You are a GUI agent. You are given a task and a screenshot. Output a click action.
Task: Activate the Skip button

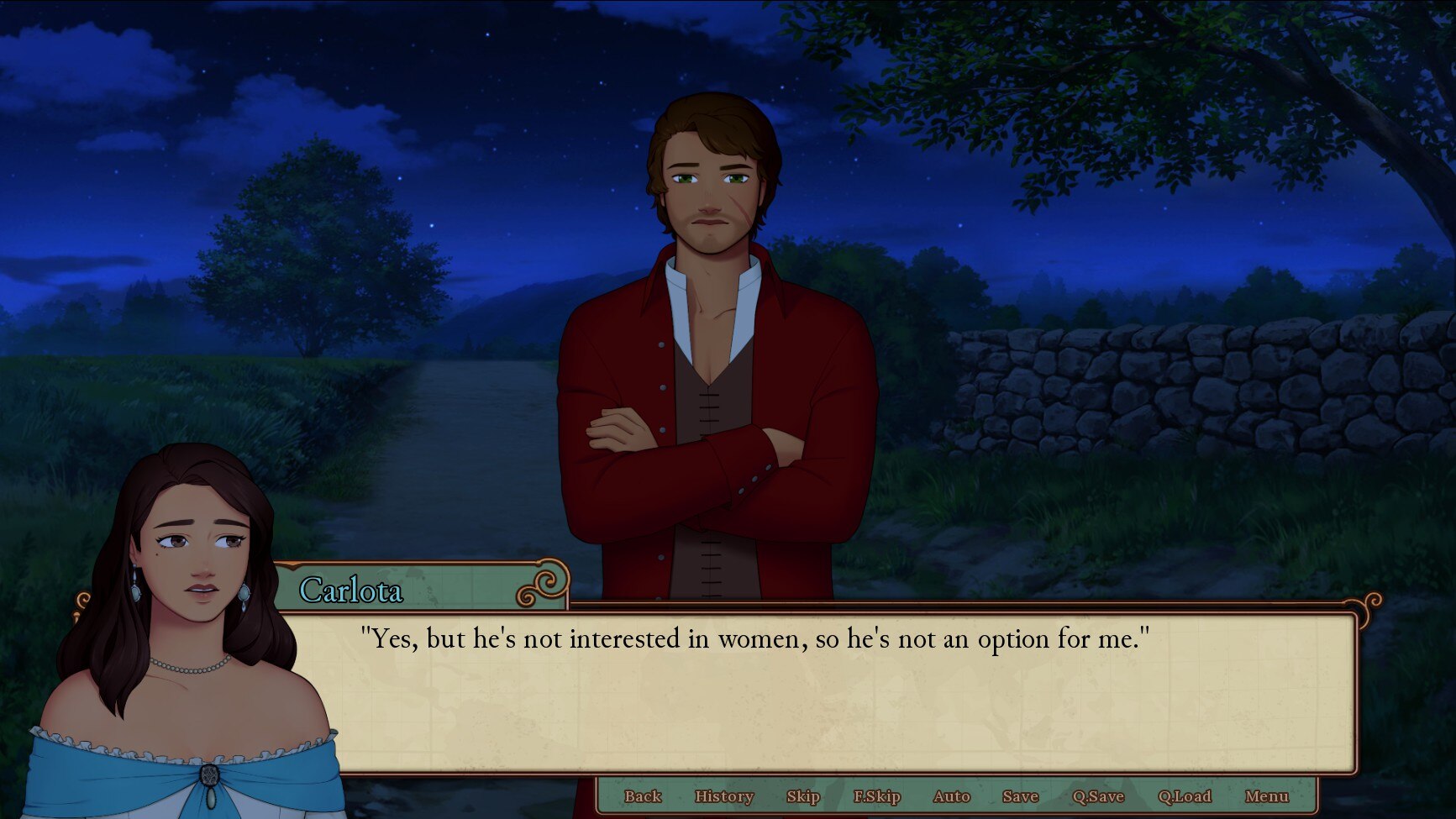click(802, 796)
